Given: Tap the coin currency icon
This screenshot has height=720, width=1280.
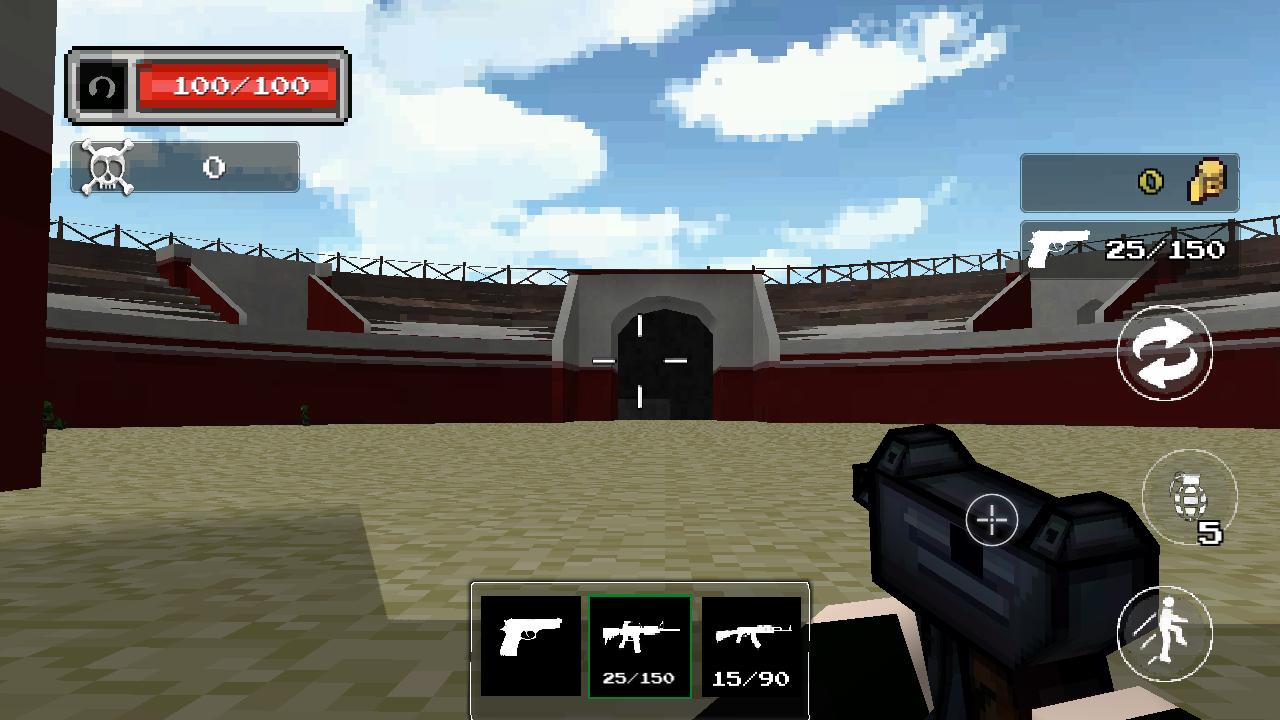Looking at the screenshot, I should pyautogui.click(x=1150, y=181).
